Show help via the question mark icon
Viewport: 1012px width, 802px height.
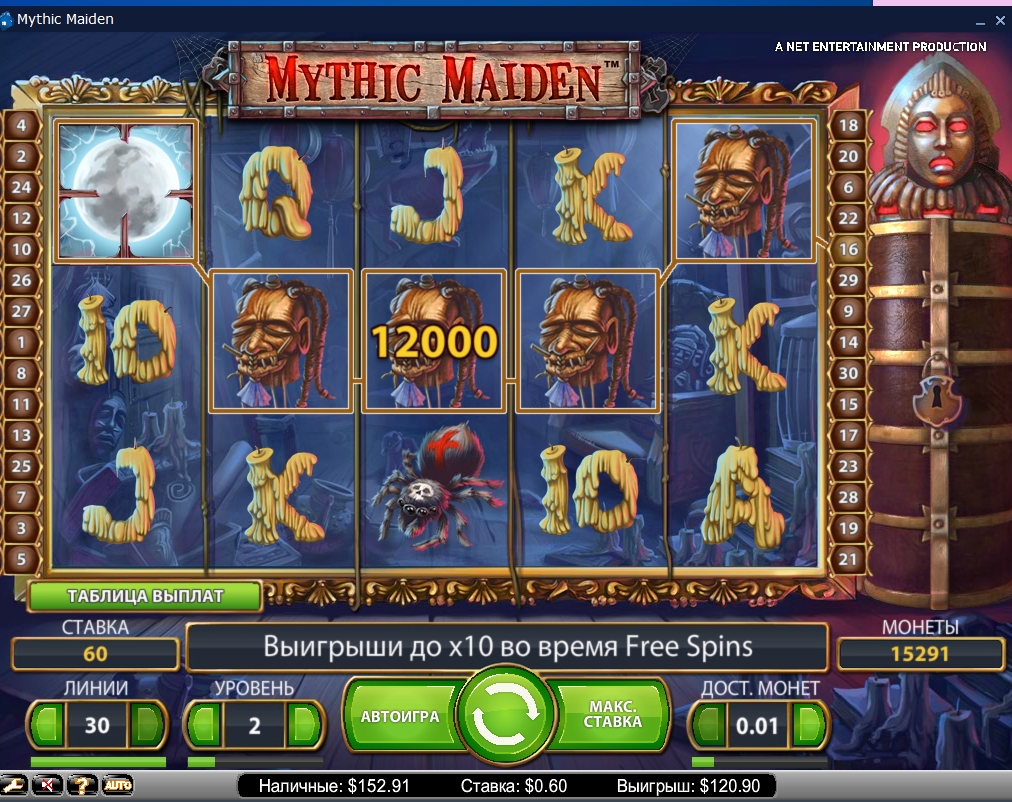point(82,785)
